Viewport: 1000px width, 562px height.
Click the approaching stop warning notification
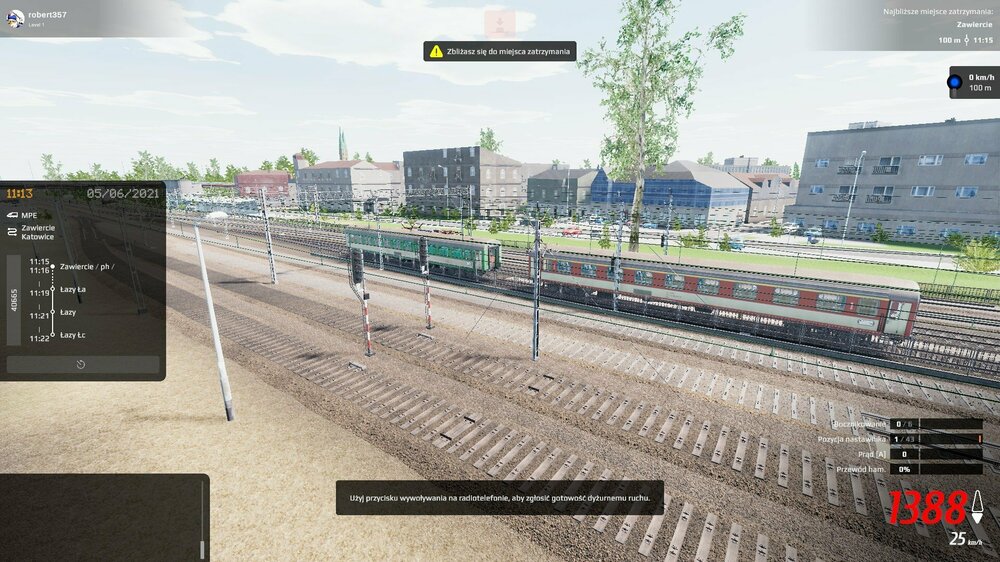500,50
